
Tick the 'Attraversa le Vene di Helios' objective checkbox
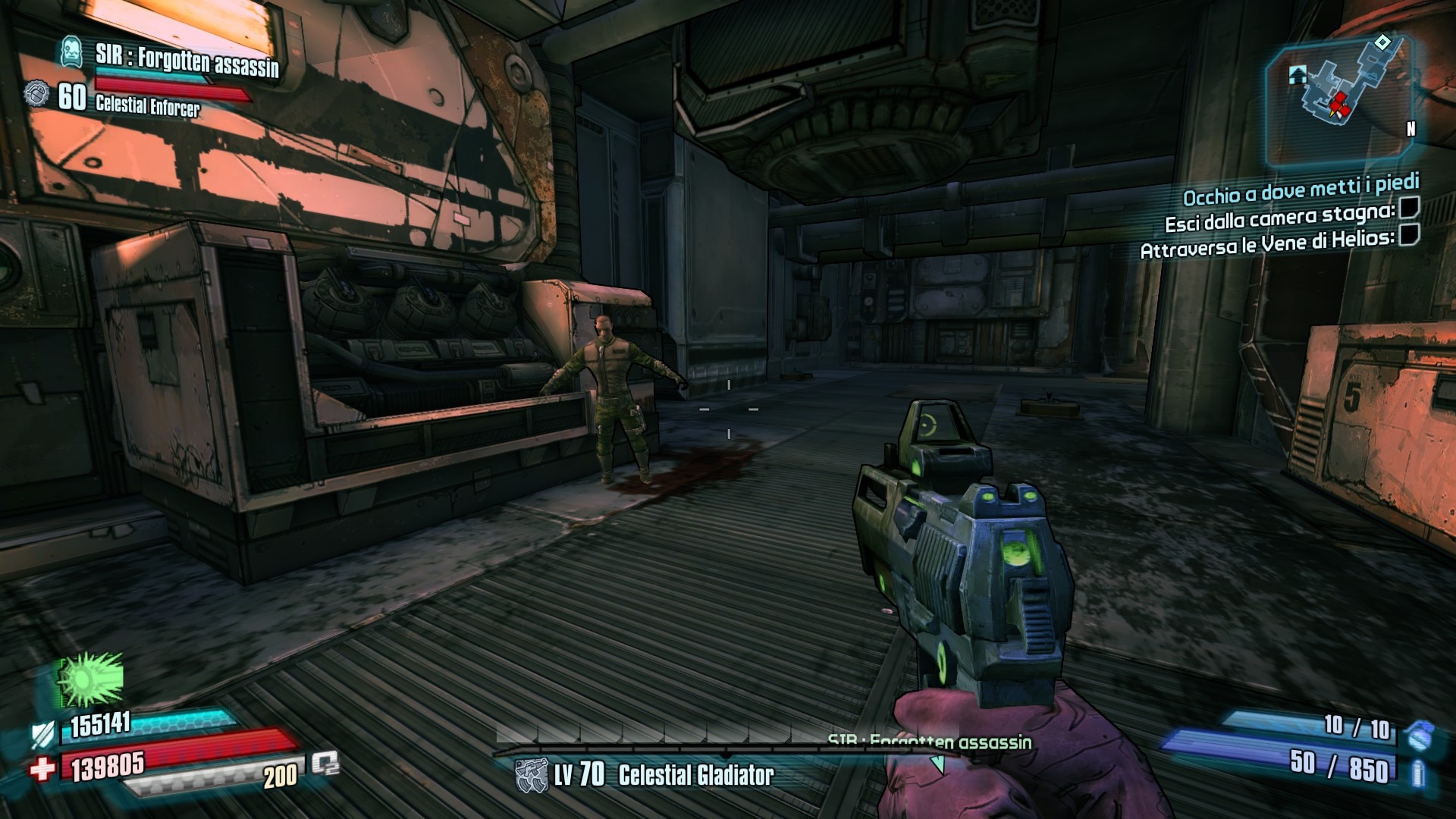pos(1408,235)
